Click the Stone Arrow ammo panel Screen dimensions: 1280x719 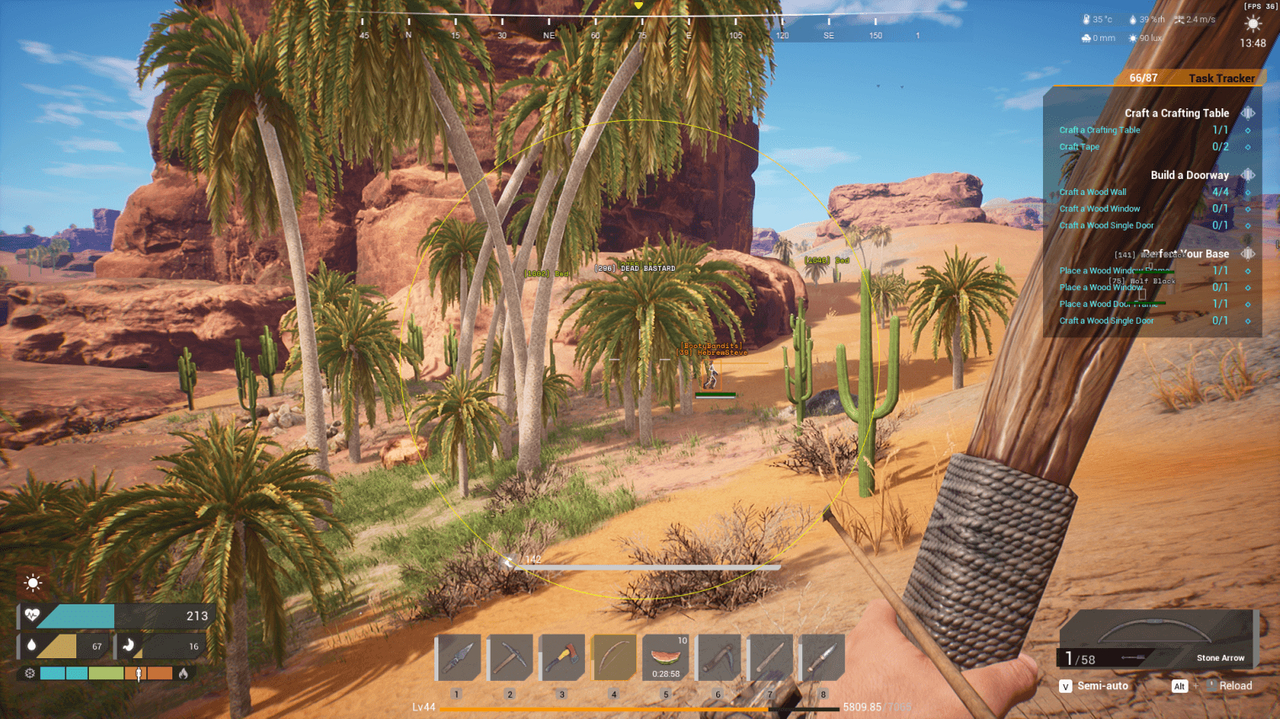[x=1157, y=640]
